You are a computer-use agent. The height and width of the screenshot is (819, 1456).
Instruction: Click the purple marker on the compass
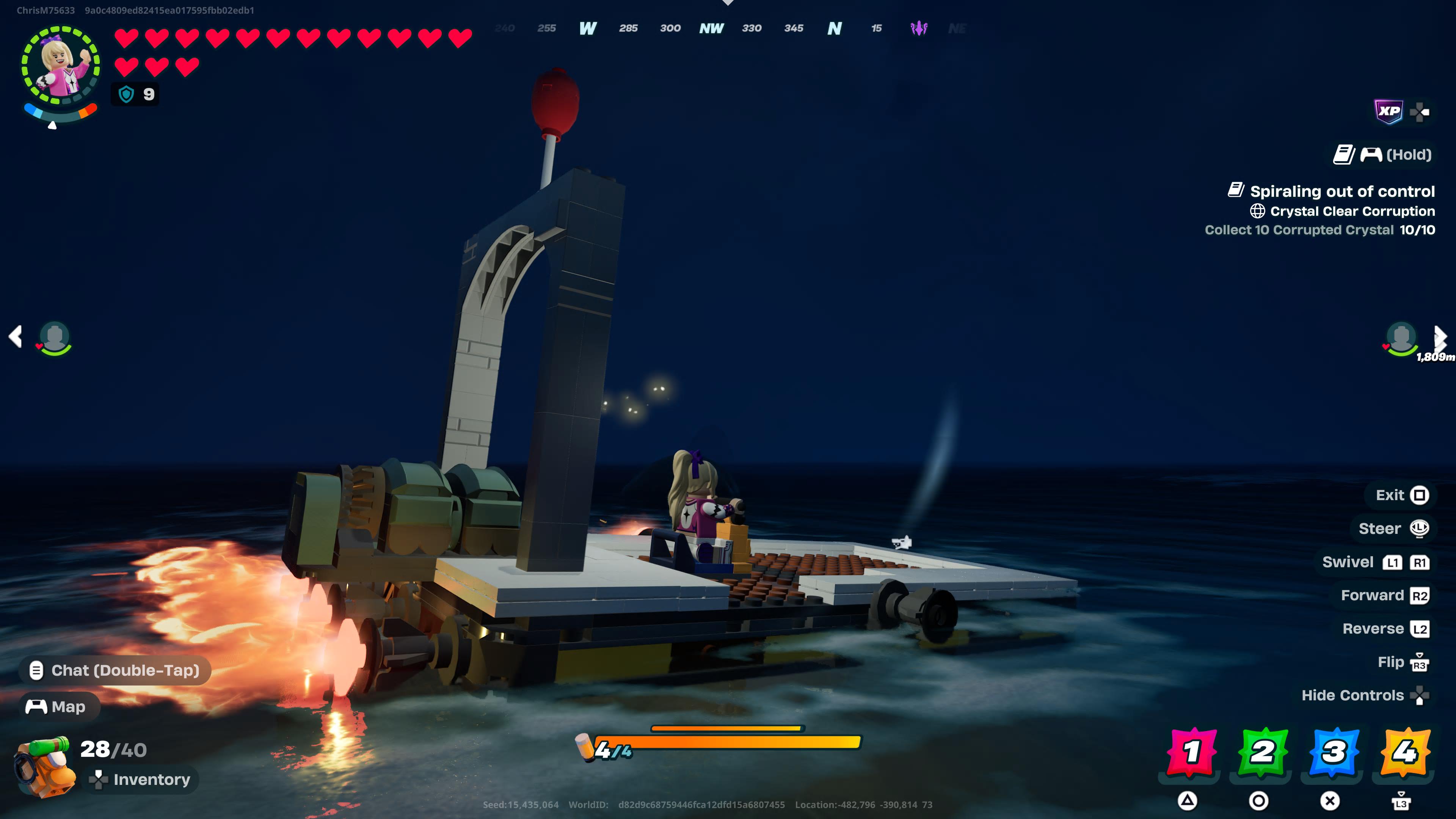tap(919, 28)
